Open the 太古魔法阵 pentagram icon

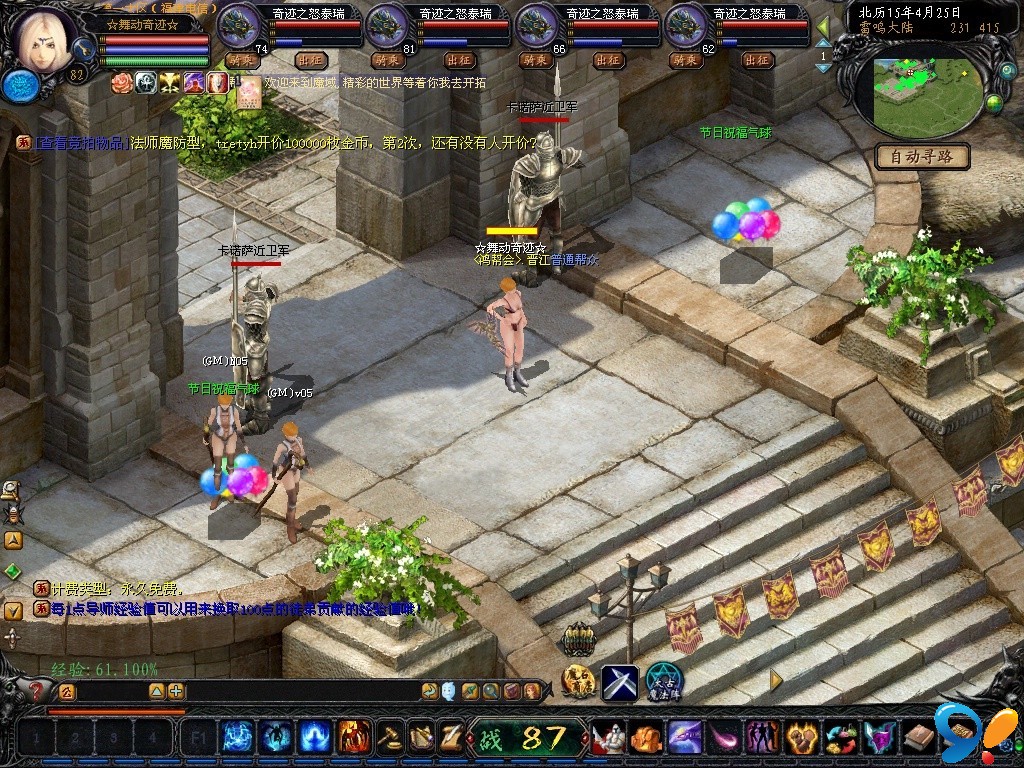pyautogui.click(x=663, y=681)
